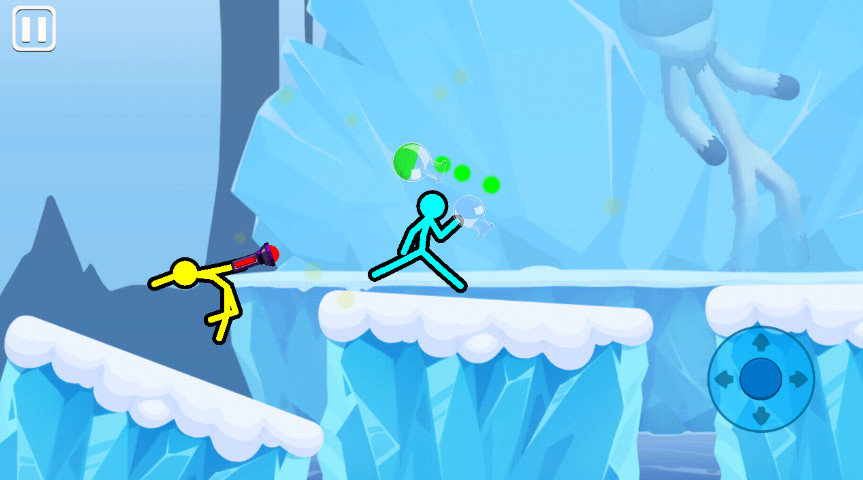
Task: Tap the joystick's up arrow
Action: click(760, 341)
